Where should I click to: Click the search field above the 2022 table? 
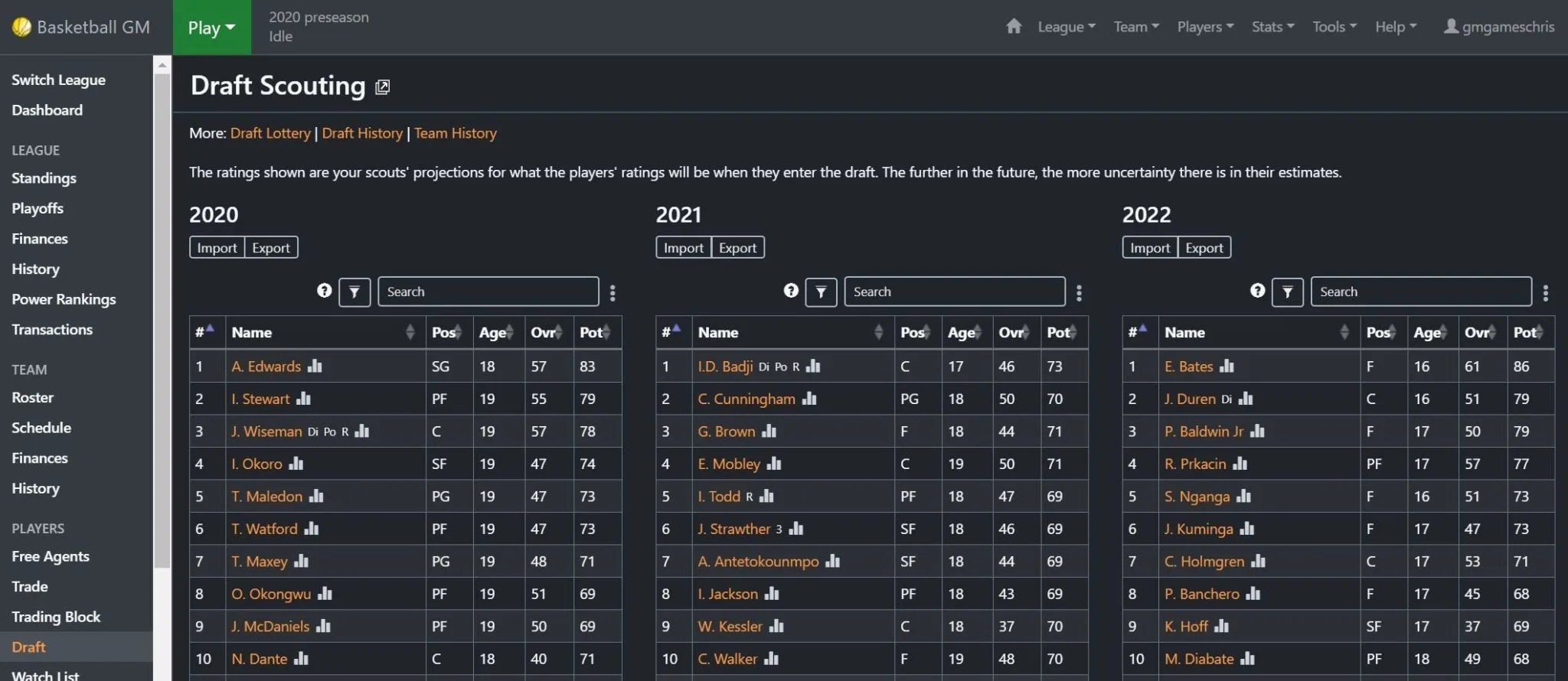1420,292
